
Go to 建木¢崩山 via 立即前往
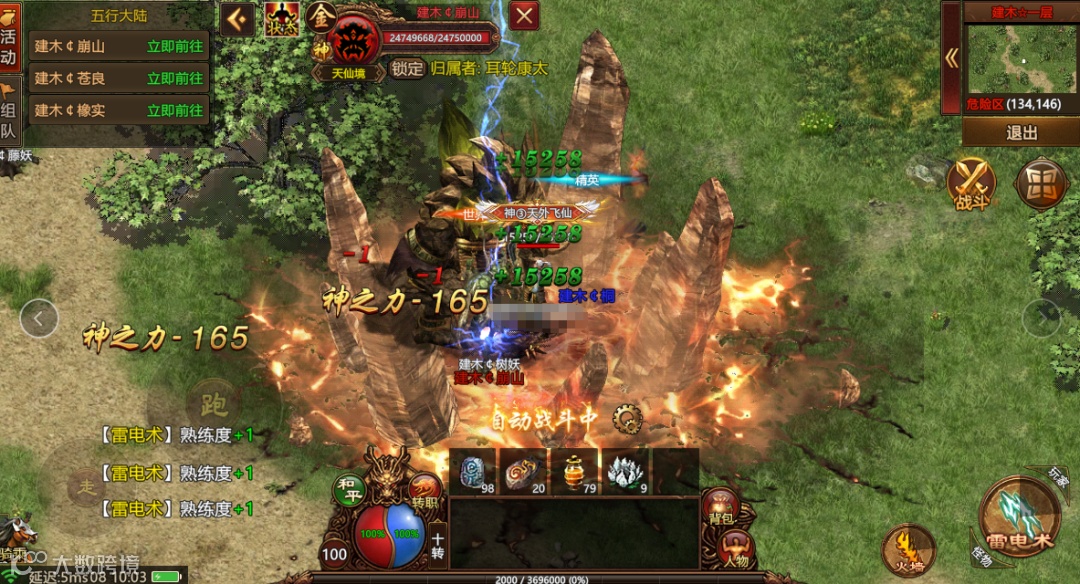point(174,46)
